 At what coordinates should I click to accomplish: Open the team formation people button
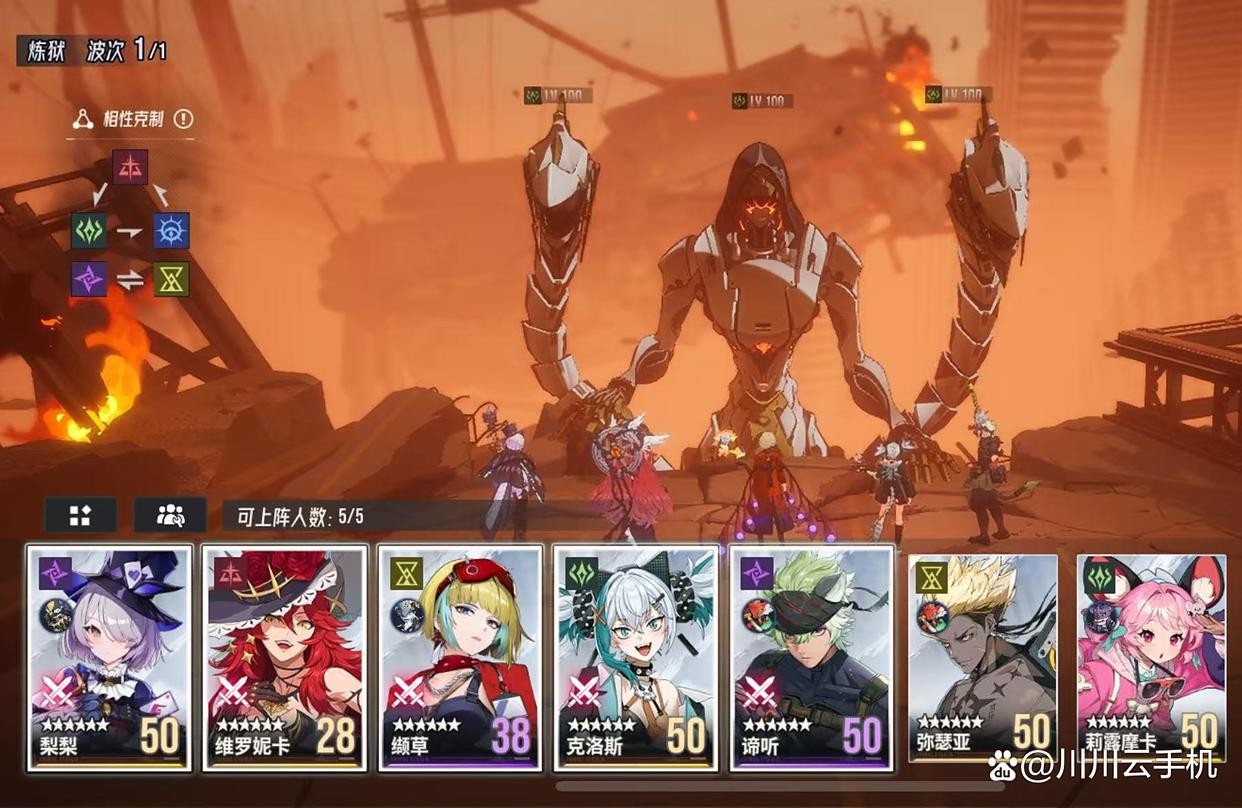(x=170, y=515)
